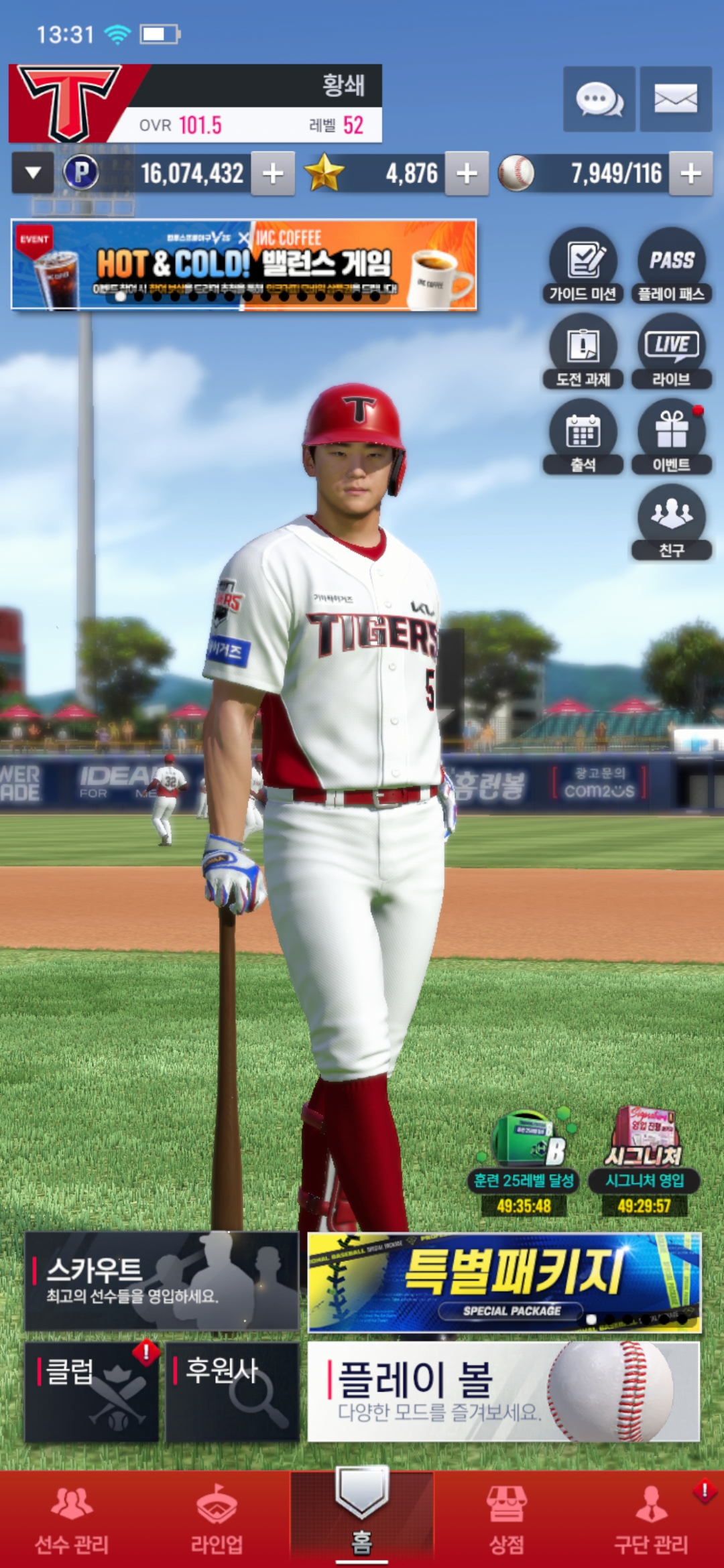Open the 특별패키지 special package banner
724x1568 pixels.
coord(504,1282)
